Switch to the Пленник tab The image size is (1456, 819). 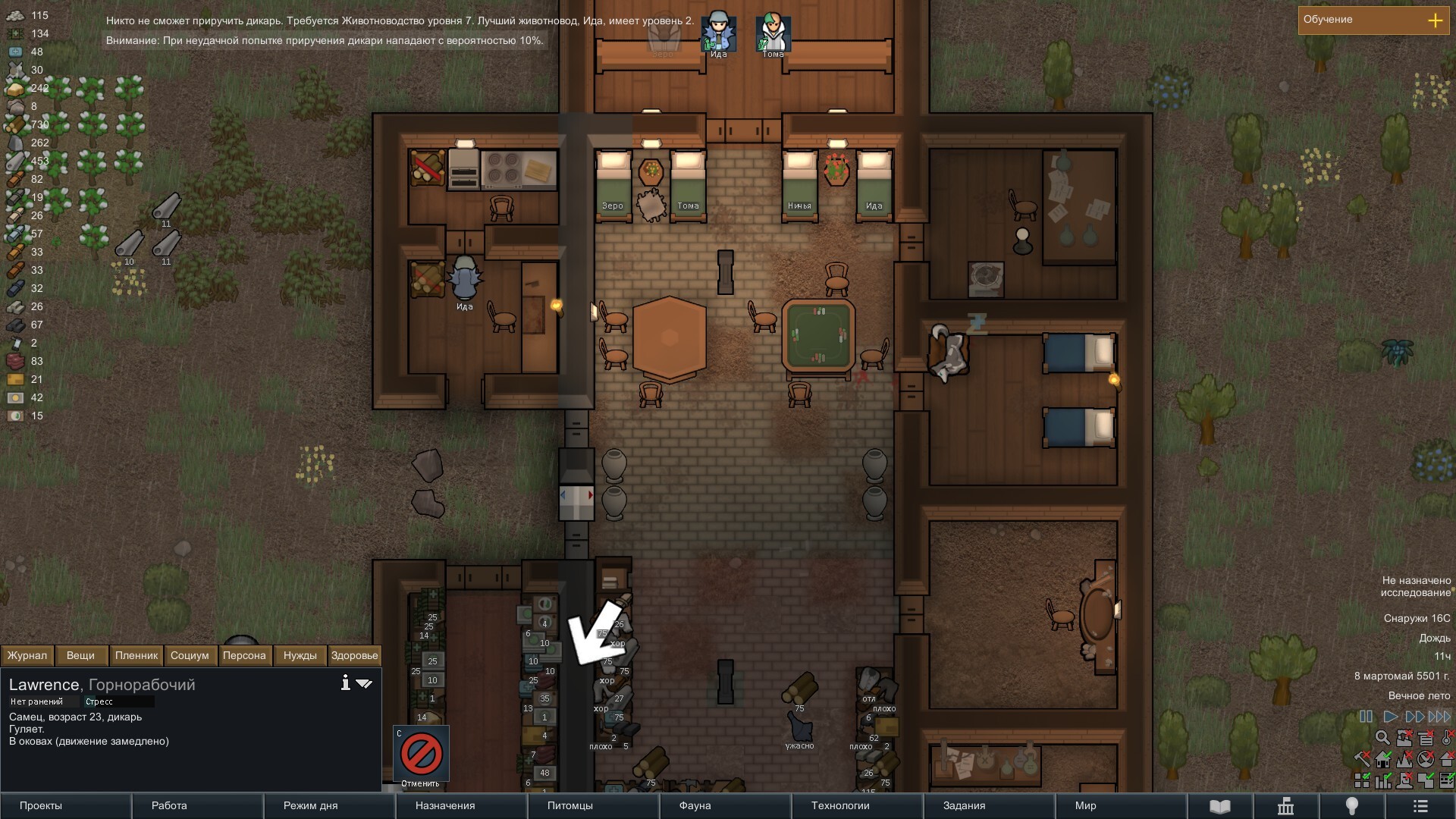point(136,655)
